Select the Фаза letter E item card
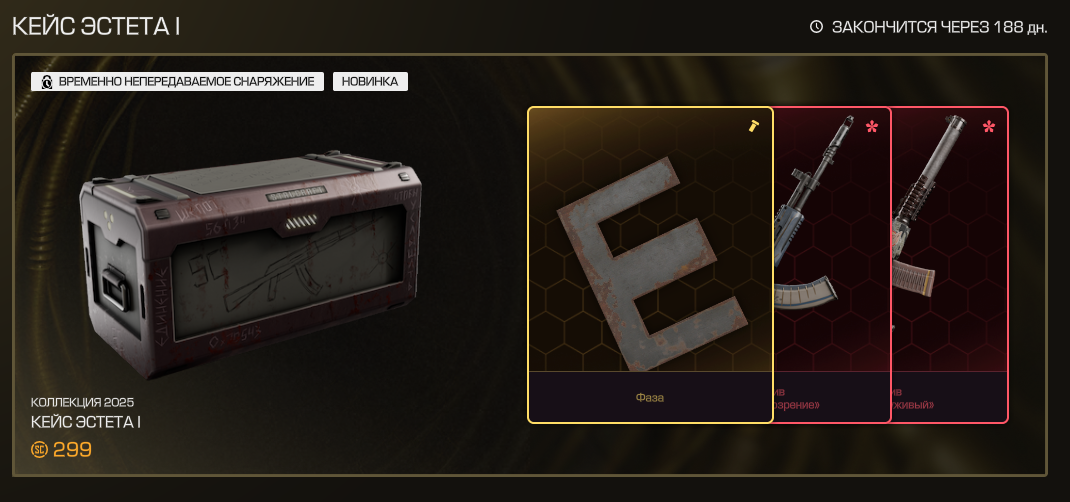The width and height of the screenshot is (1070, 502). (x=650, y=265)
